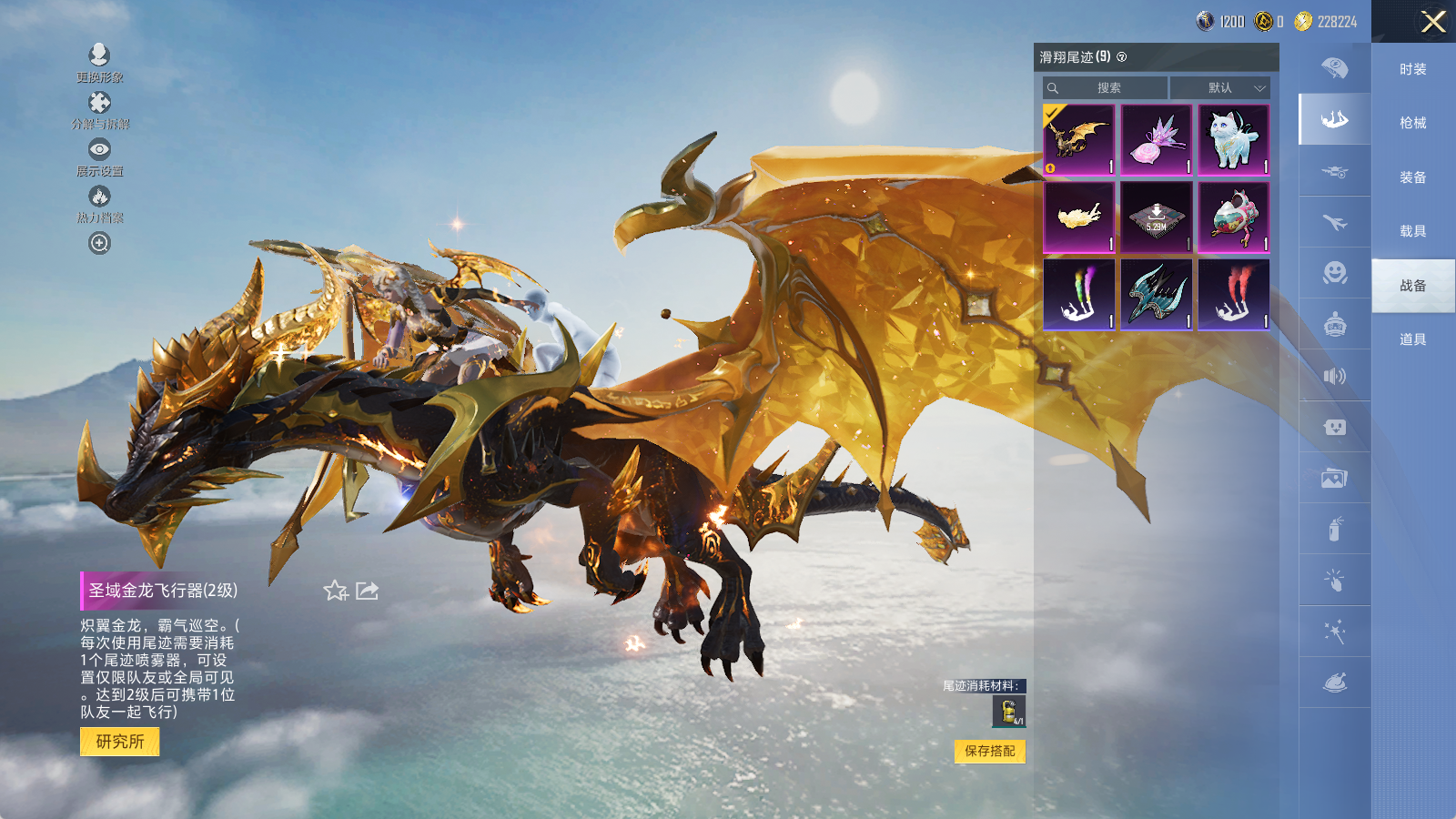Click the 研究所 lab button
This screenshot has width=1456, height=819.
(x=120, y=742)
